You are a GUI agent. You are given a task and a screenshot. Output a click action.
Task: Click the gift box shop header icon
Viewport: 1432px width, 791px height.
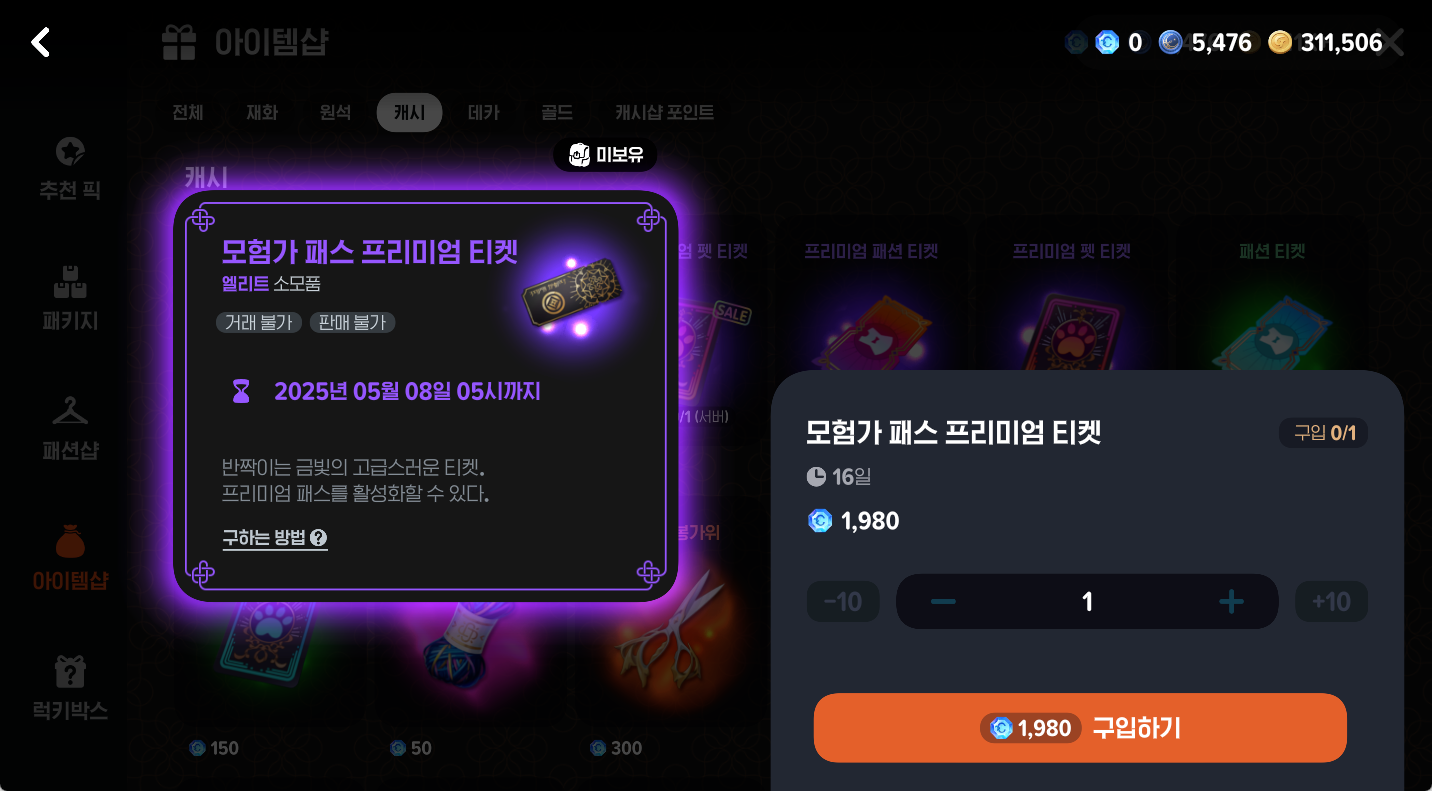click(178, 42)
